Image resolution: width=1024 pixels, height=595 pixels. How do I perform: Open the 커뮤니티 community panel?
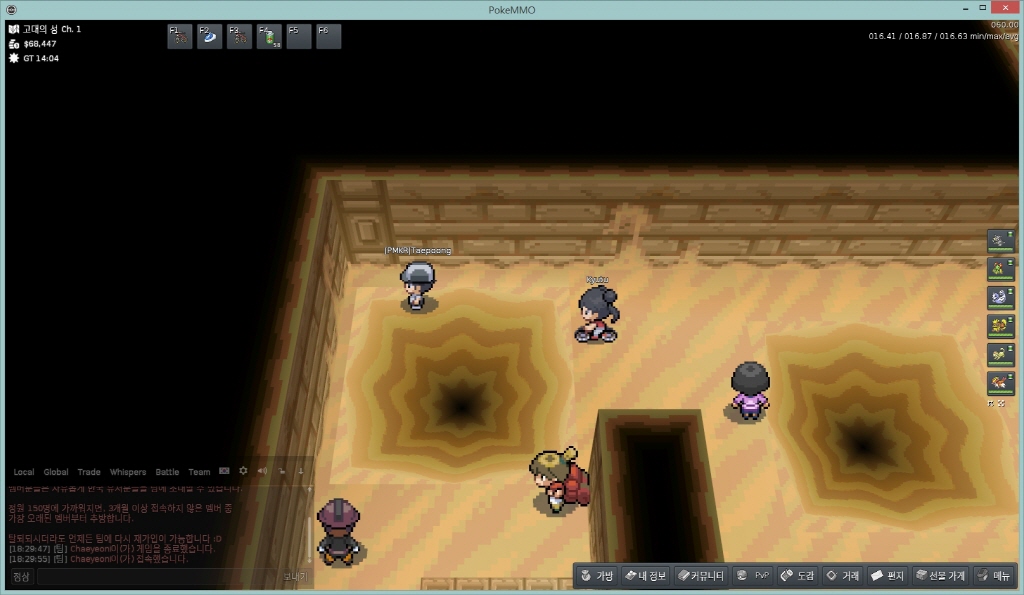coord(700,576)
